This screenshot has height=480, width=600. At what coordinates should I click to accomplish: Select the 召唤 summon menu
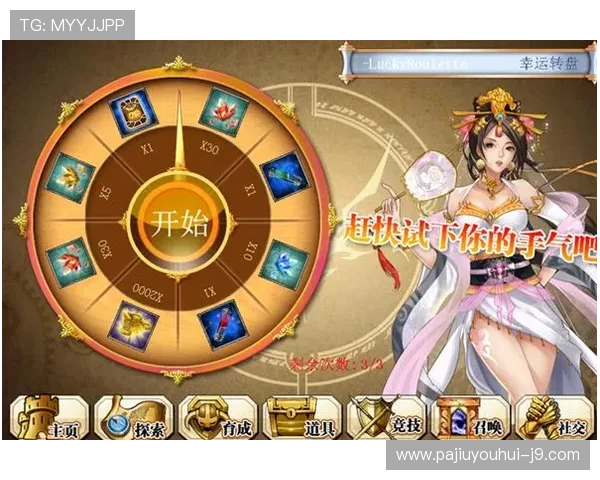pyautogui.click(x=469, y=418)
